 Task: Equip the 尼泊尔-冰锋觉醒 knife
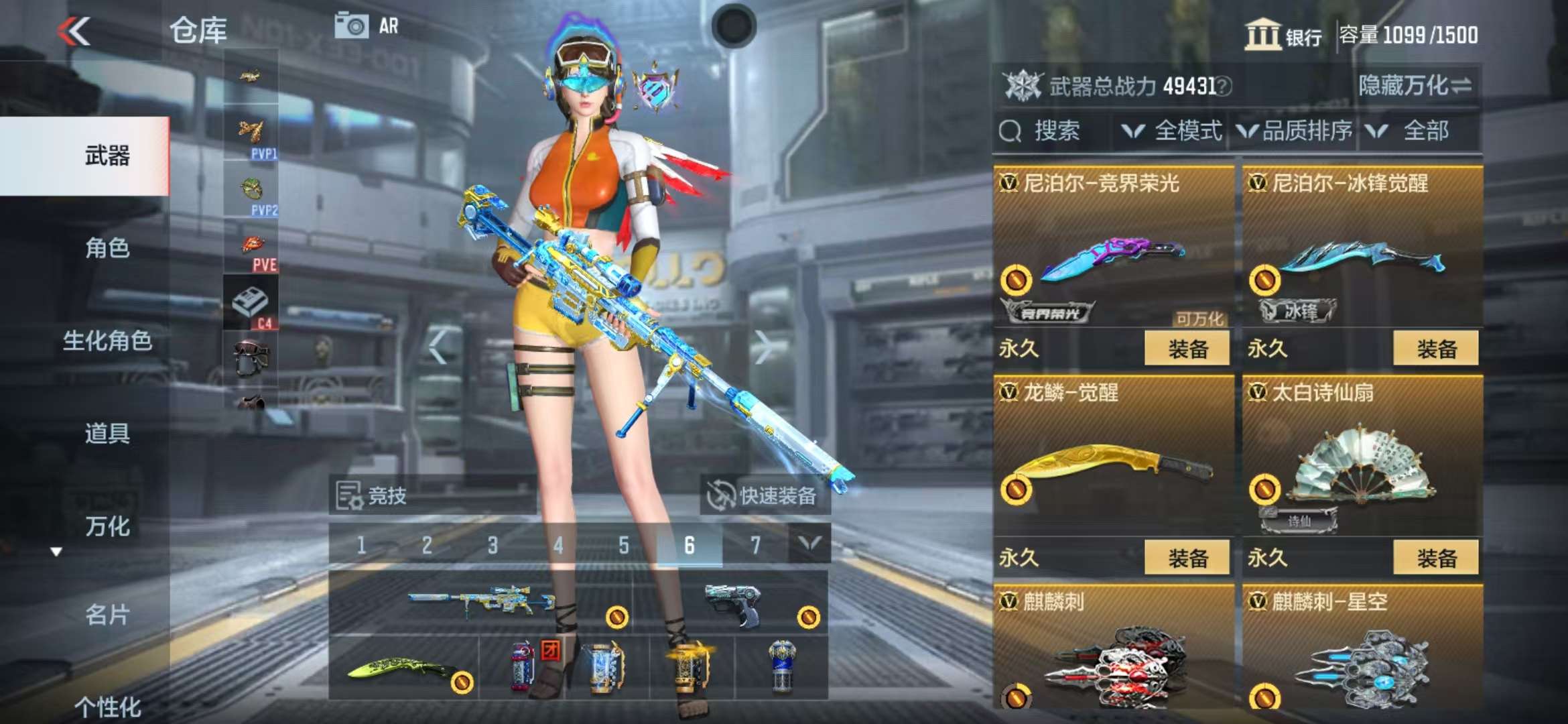(1435, 349)
